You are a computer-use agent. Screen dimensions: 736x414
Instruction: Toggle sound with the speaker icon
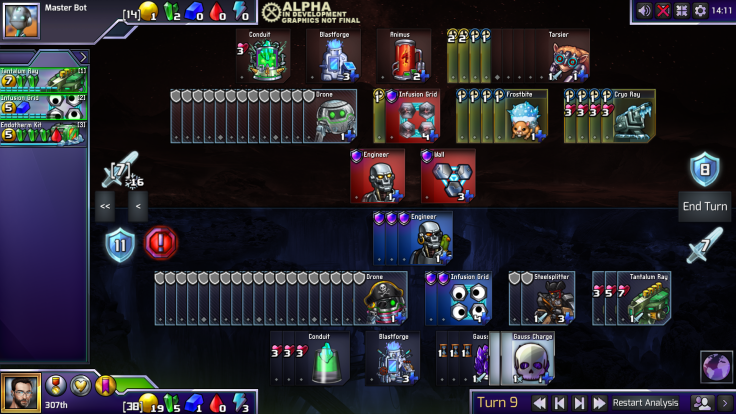tap(645, 10)
